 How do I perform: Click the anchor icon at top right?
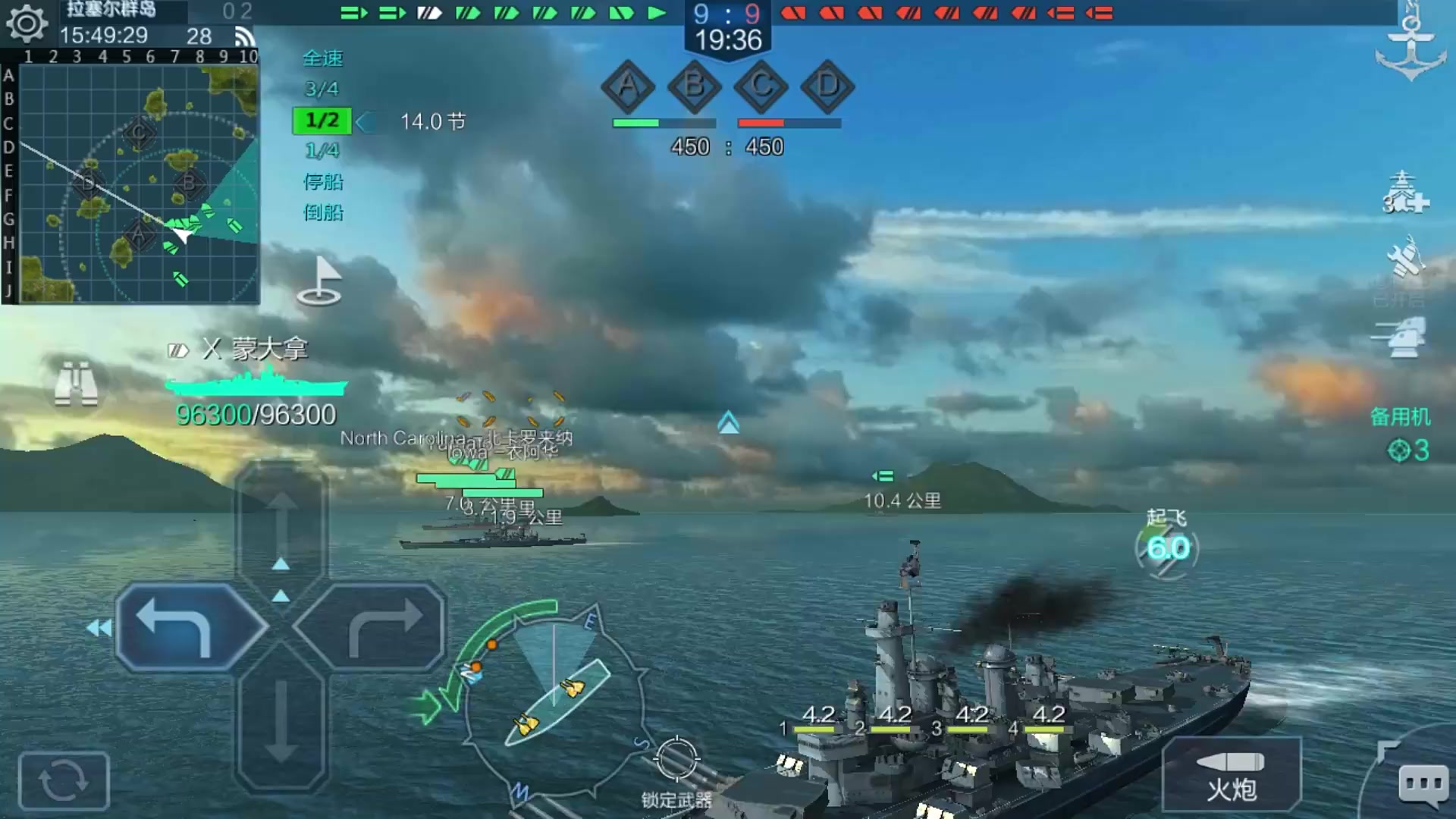1410,44
